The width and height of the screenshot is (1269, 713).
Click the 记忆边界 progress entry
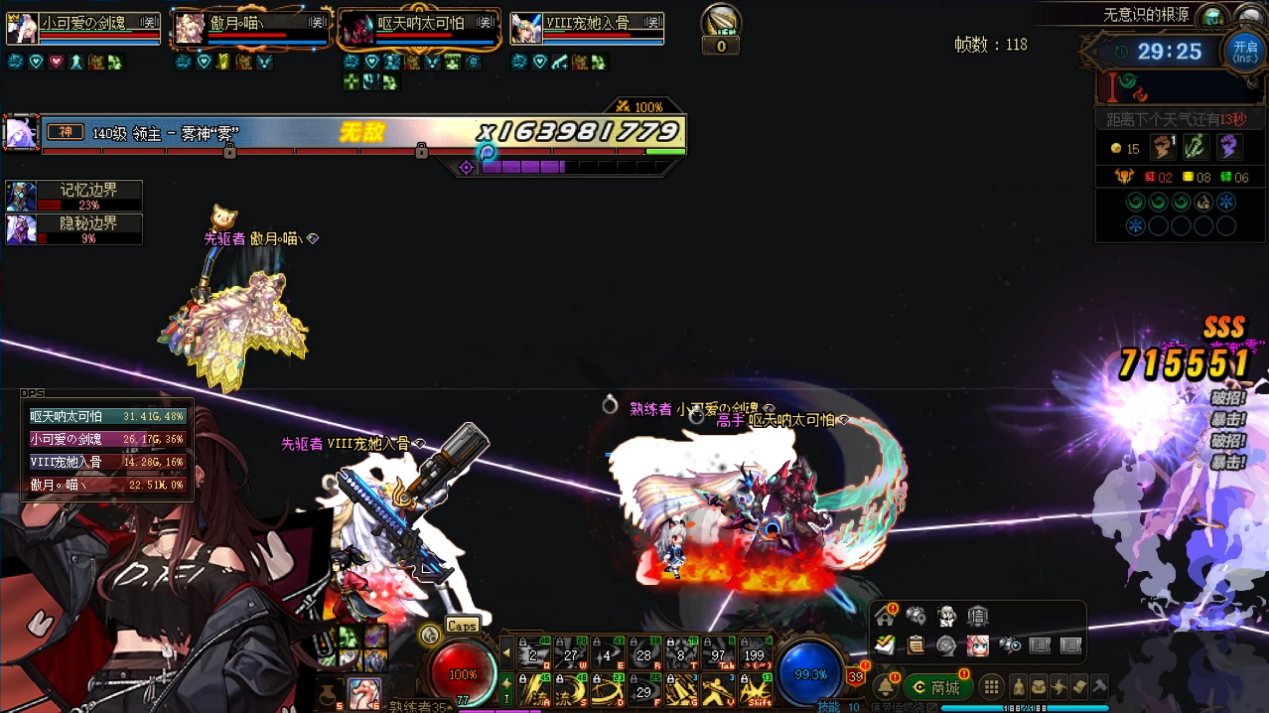coord(74,195)
